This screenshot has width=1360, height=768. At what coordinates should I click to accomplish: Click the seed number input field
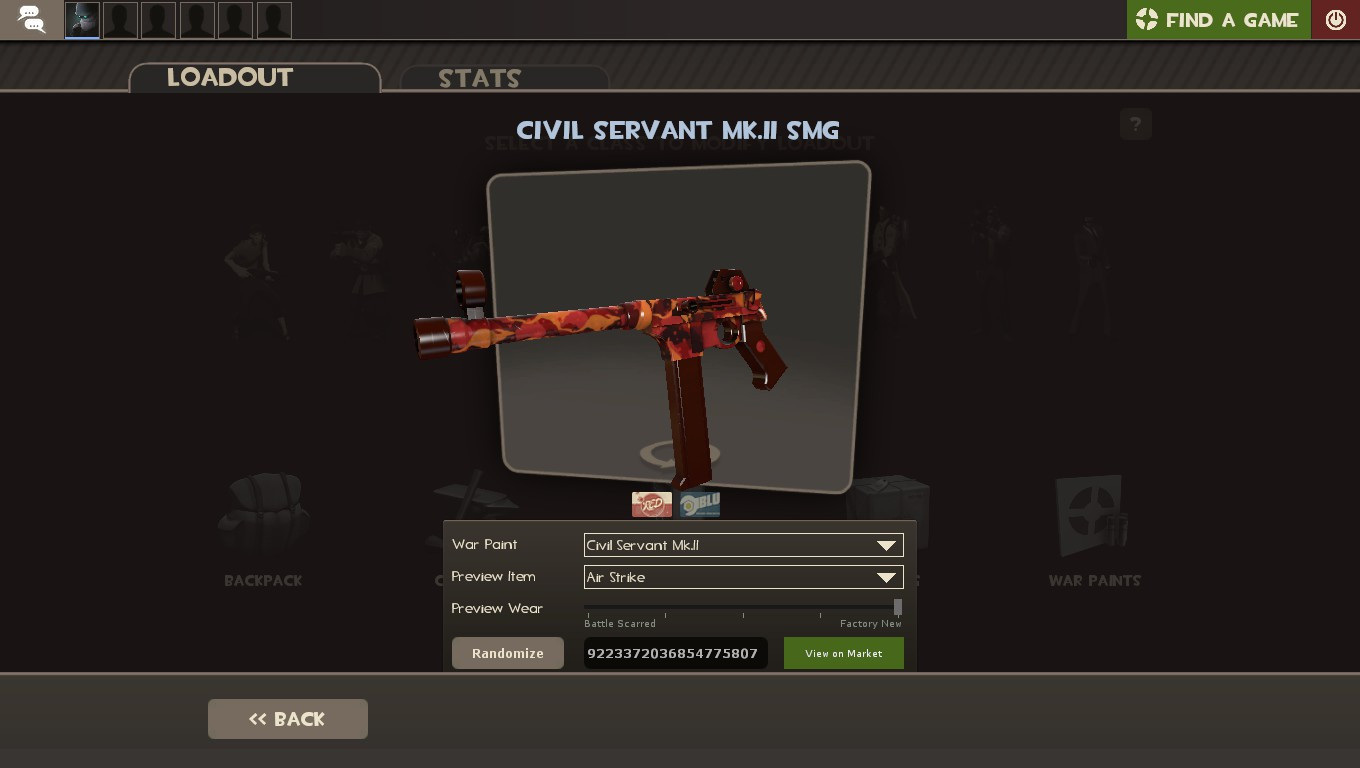676,653
